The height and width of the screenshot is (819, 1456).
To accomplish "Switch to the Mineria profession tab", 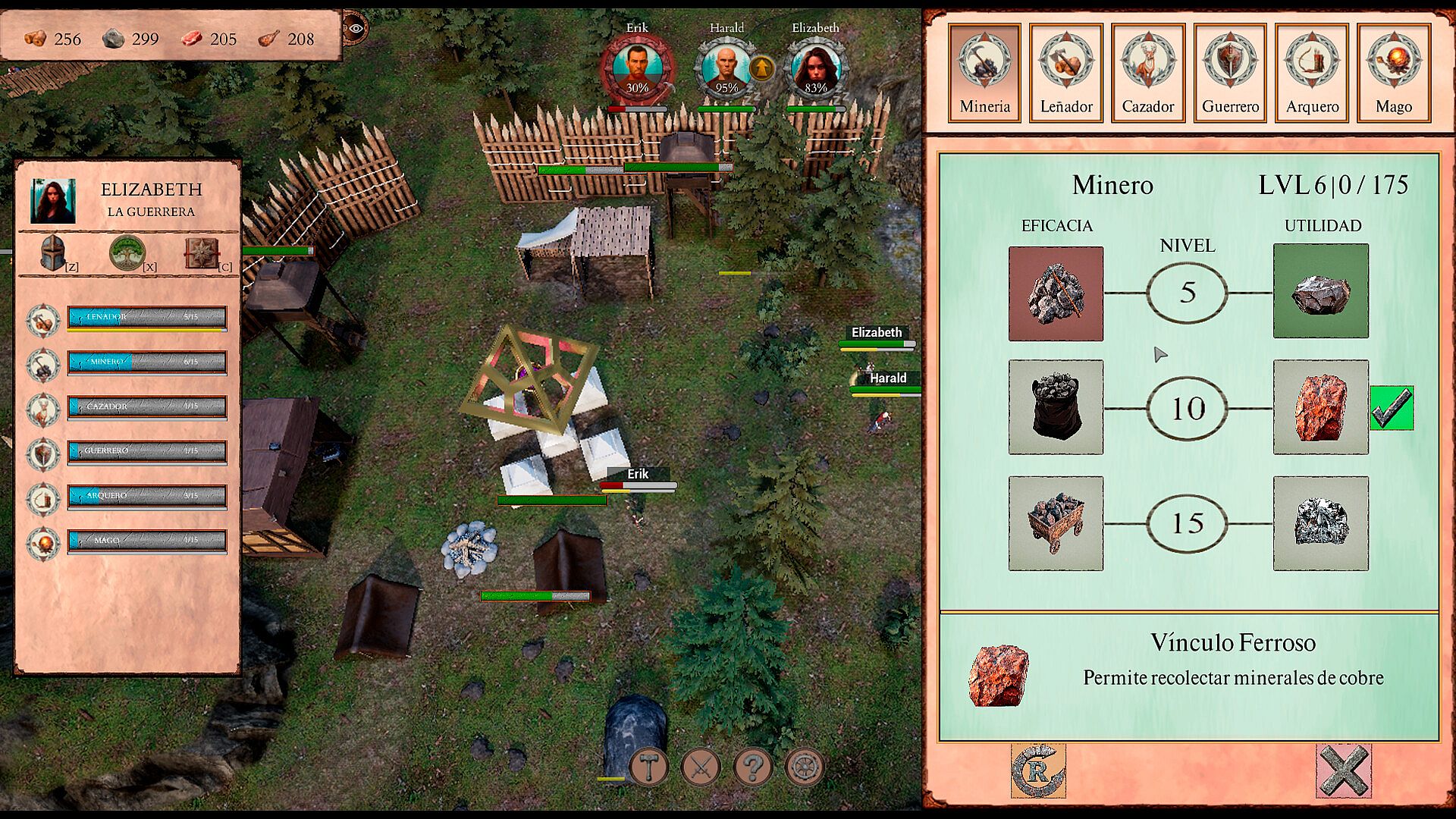I will (984, 72).
